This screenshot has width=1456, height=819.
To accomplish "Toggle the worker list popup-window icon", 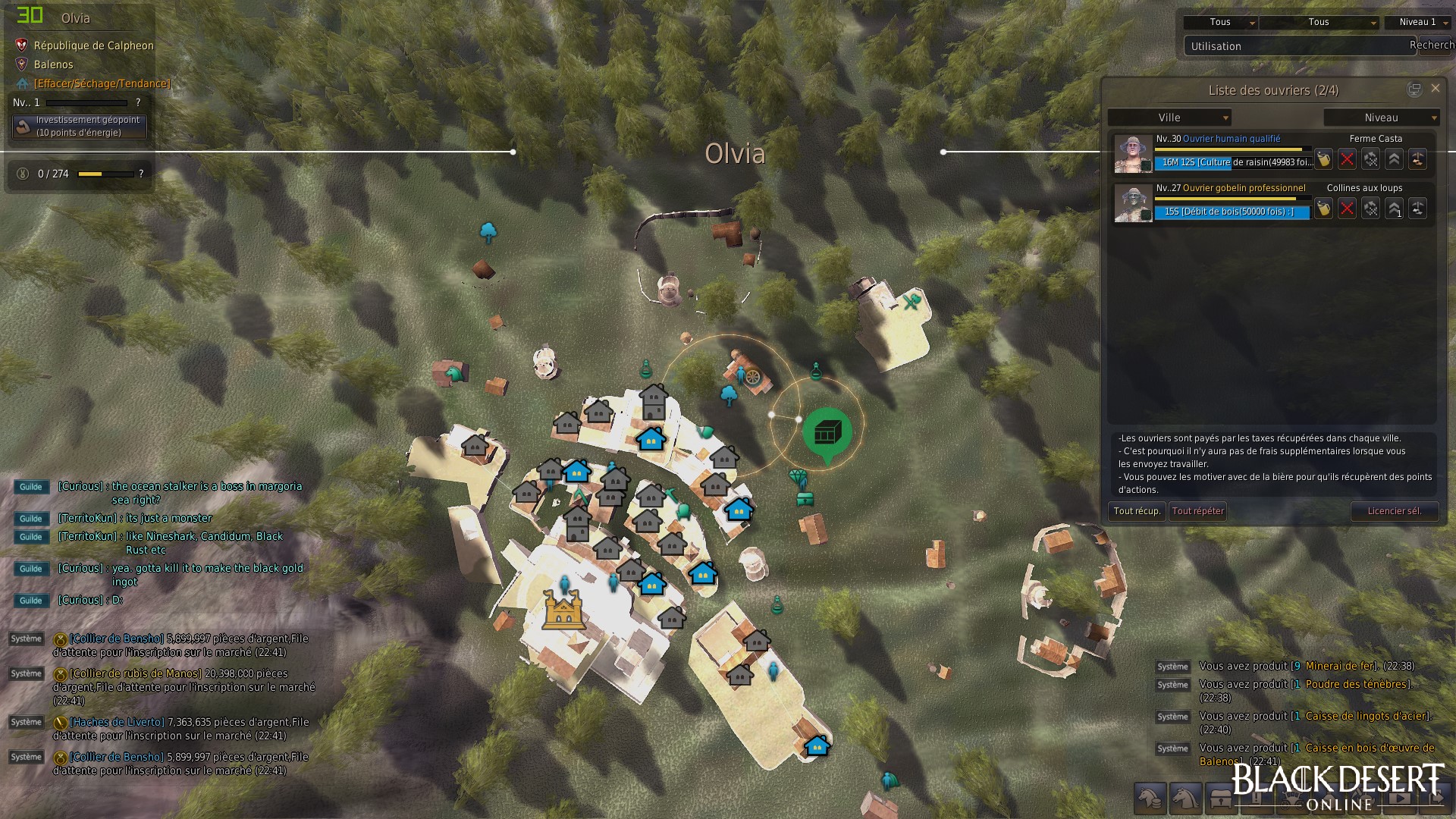I will click(x=1414, y=89).
